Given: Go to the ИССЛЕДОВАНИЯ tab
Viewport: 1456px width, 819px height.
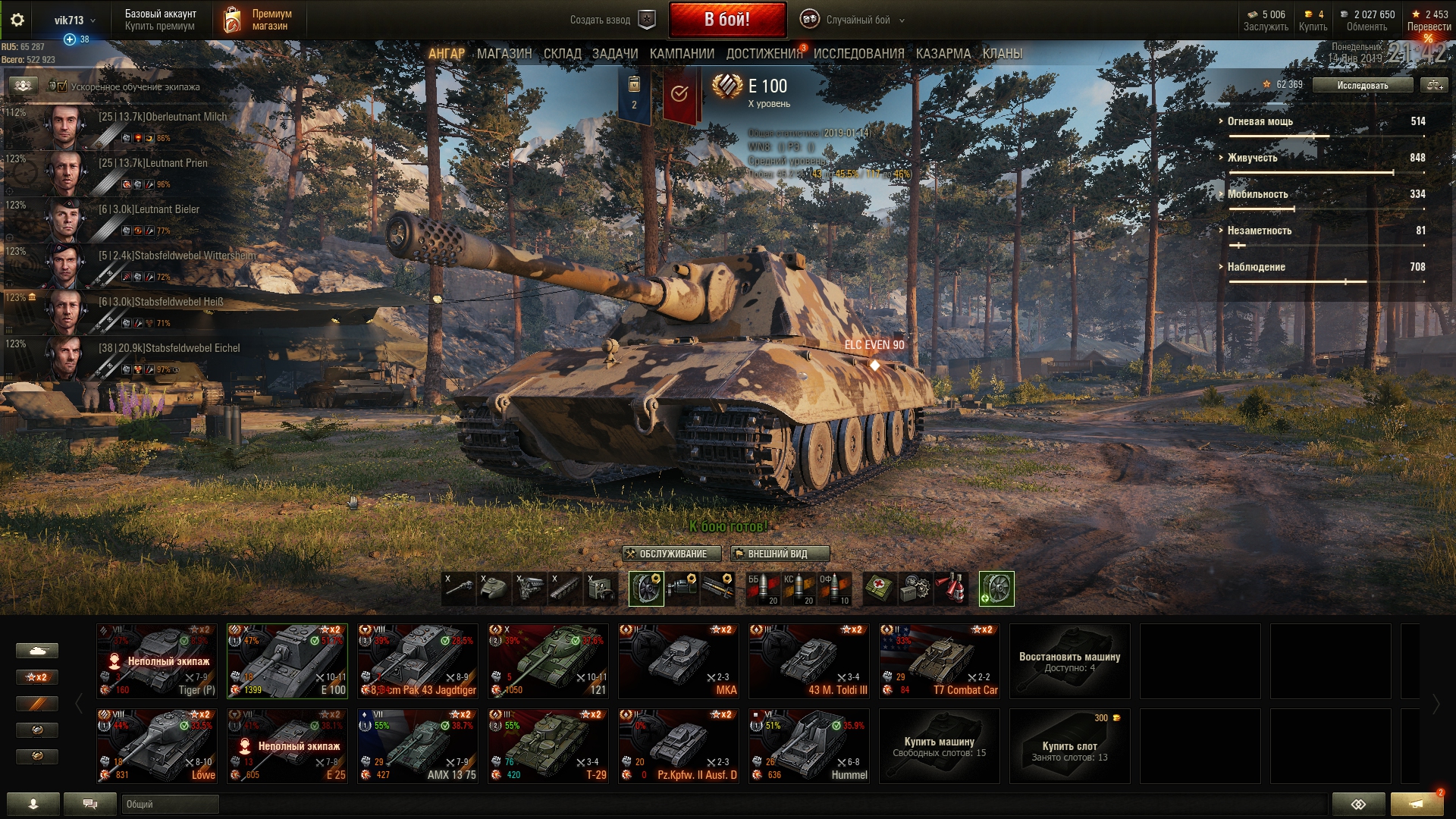Looking at the screenshot, I should (x=858, y=54).
